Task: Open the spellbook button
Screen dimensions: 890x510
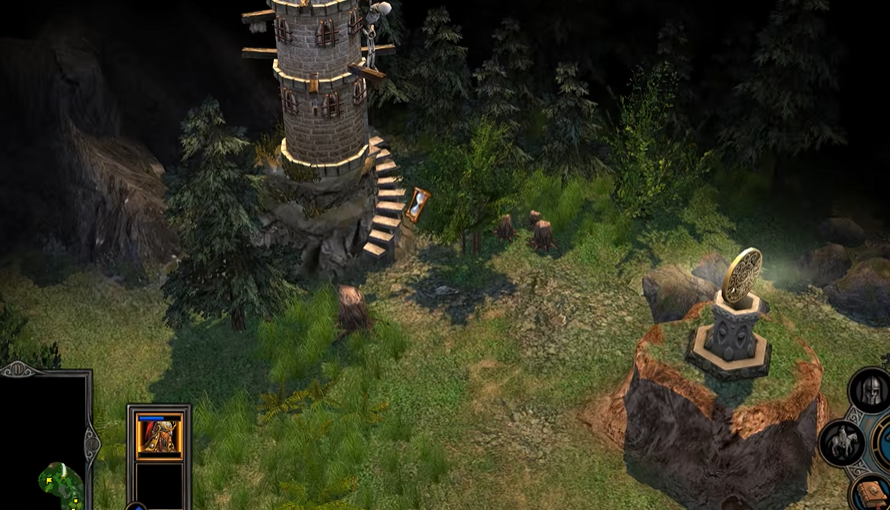Action: 872,493
